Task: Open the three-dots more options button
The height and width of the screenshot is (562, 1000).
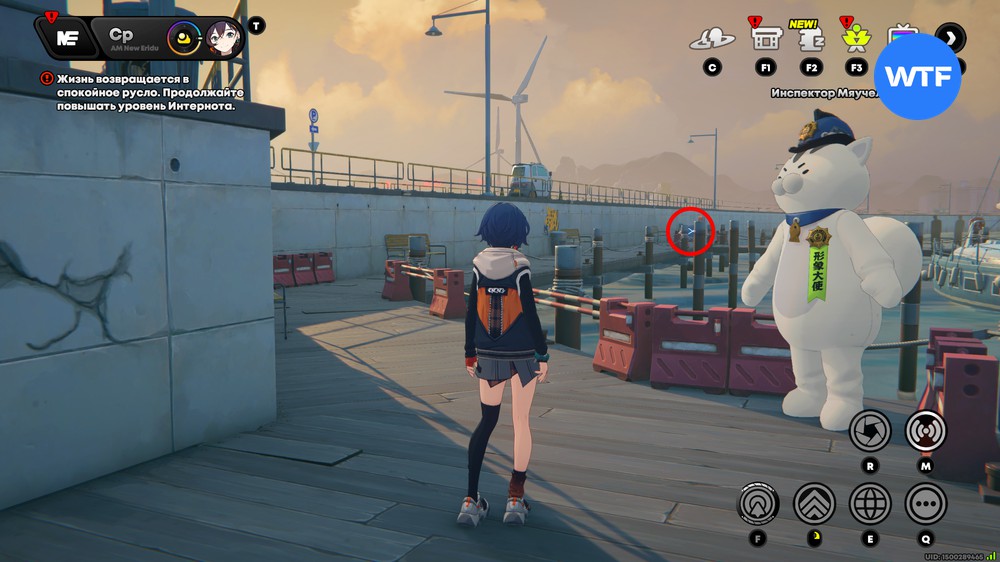Action: tap(926, 503)
